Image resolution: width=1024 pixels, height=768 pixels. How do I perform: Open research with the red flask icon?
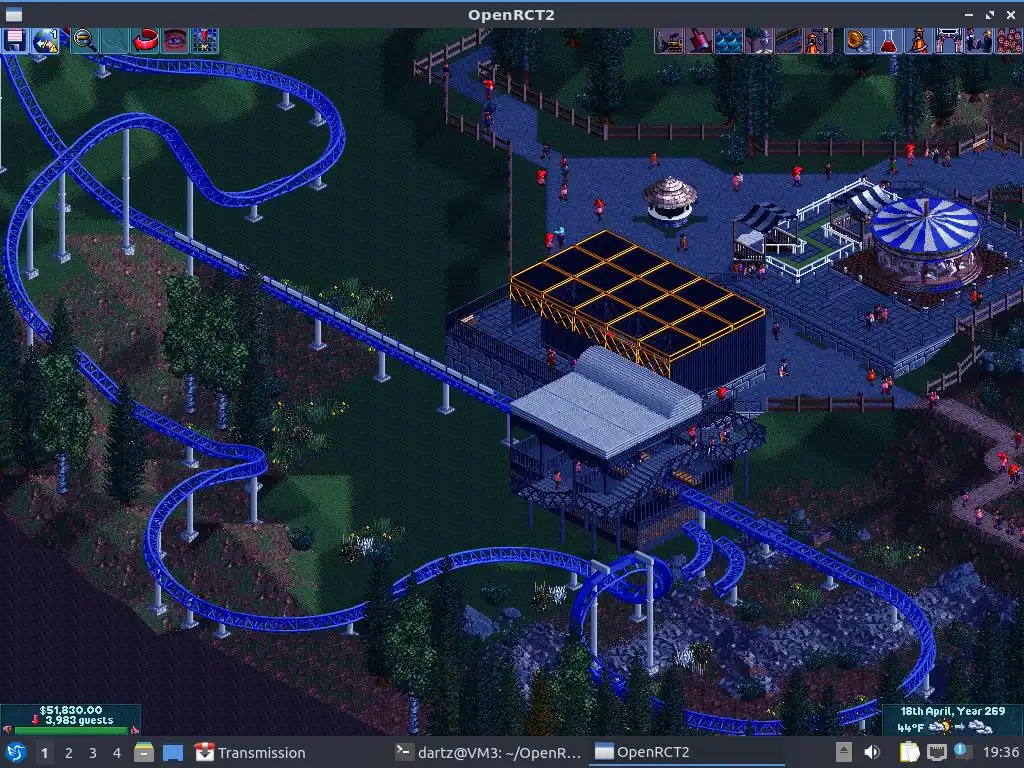pyautogui.click(x=887, y=40)
